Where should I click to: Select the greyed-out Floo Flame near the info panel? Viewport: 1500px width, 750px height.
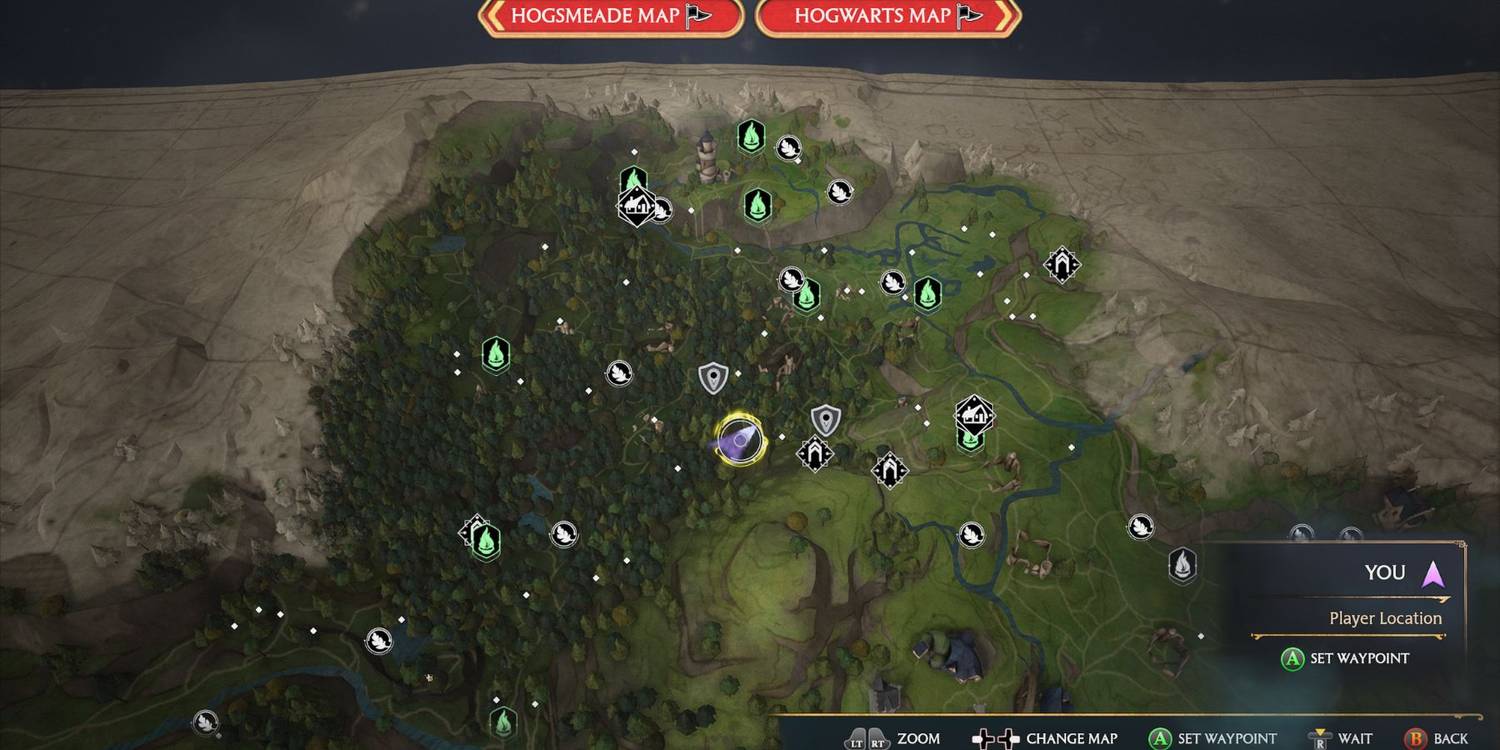(1182, 567)
